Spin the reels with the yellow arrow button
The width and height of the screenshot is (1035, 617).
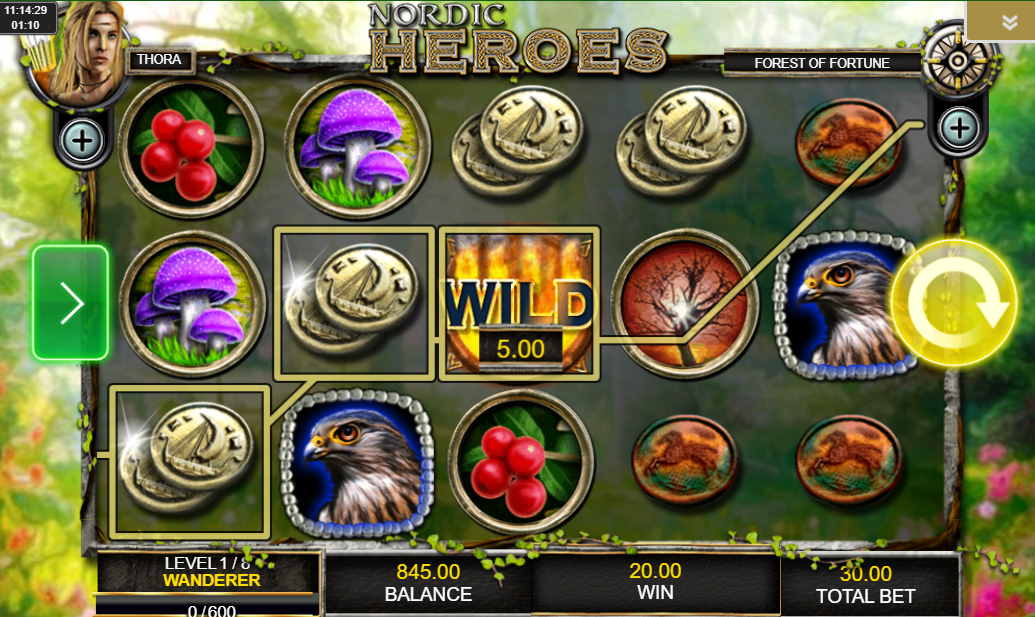pyautogui.click(x=953, y=303)
